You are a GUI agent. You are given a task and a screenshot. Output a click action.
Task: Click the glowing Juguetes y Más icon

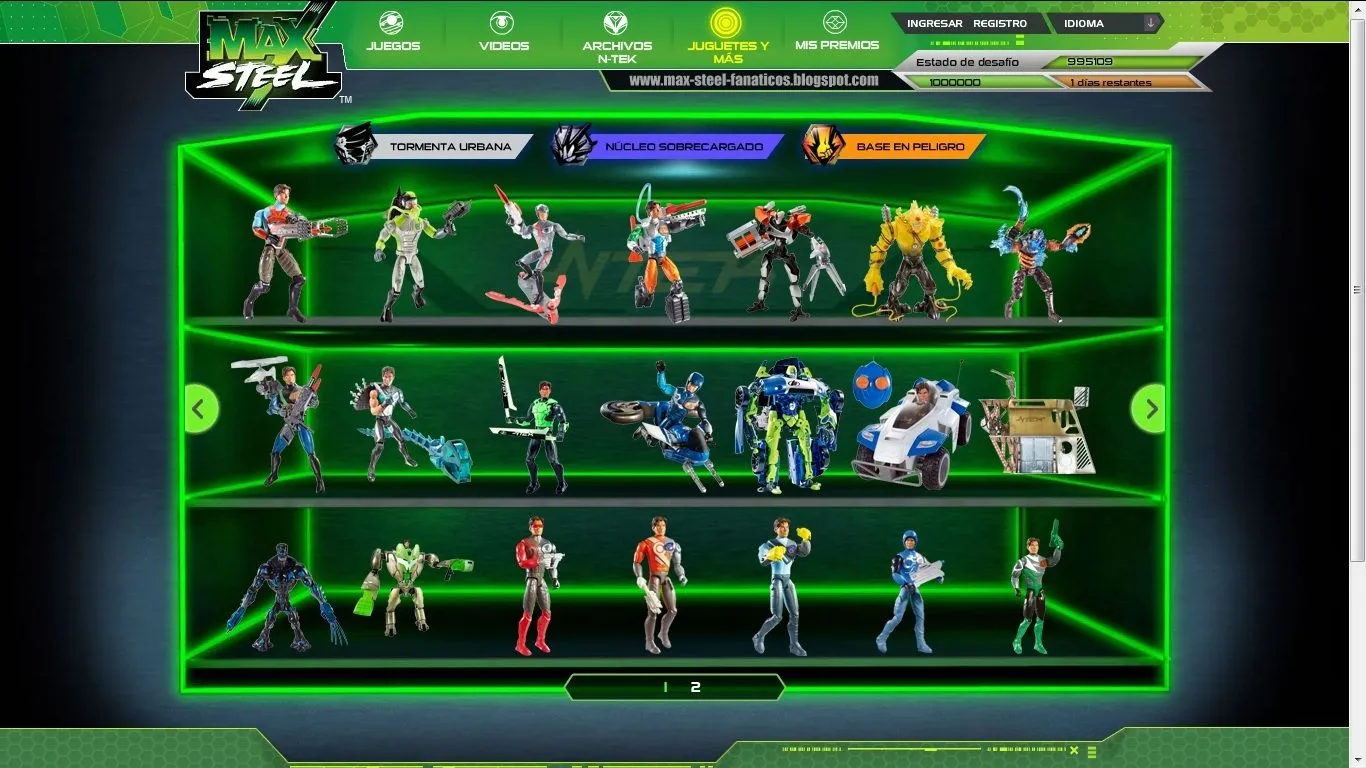(x=727, y=24)
